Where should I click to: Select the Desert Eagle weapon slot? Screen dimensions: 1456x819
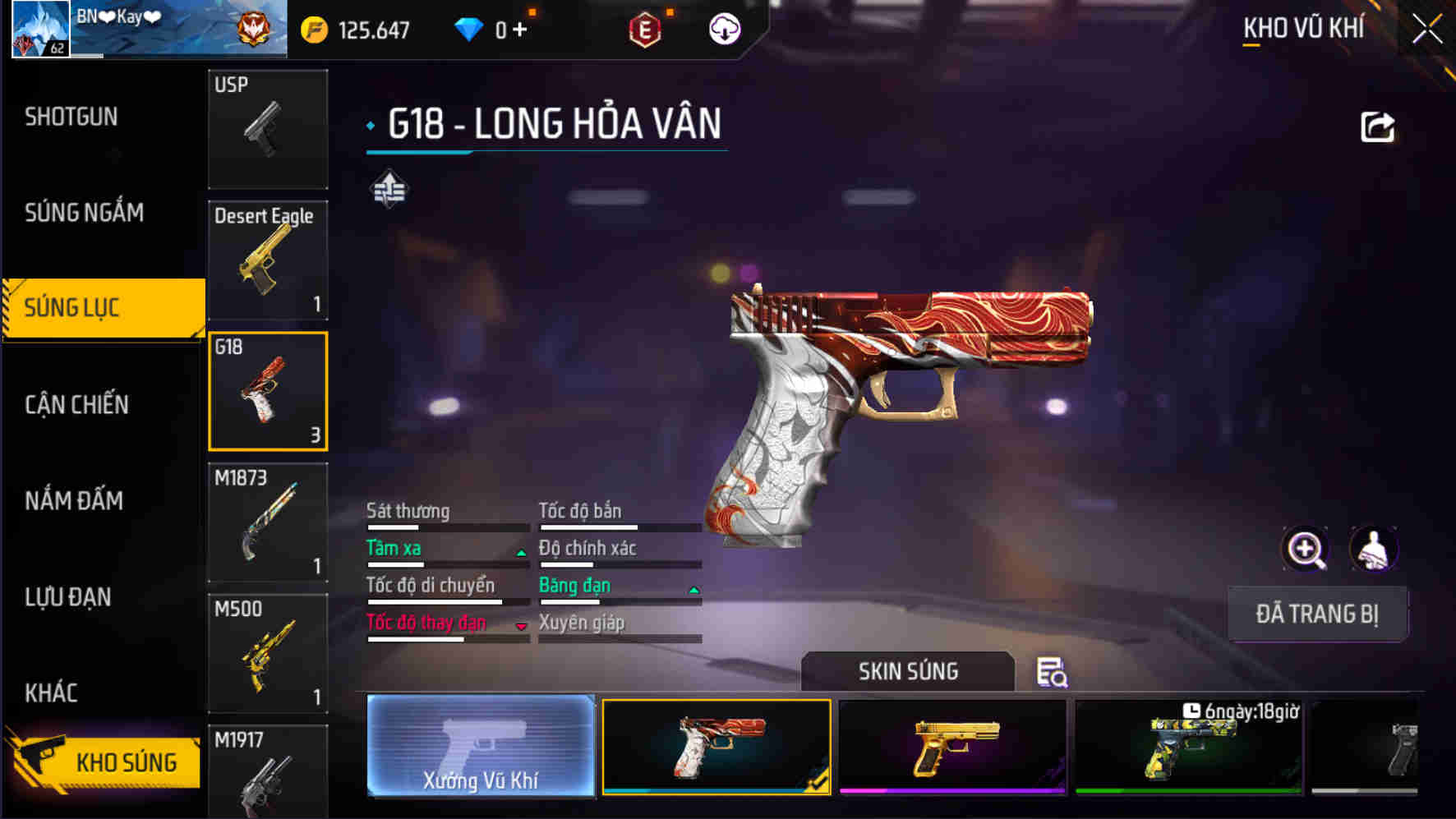pyautogui.click(x=268, y=260)
